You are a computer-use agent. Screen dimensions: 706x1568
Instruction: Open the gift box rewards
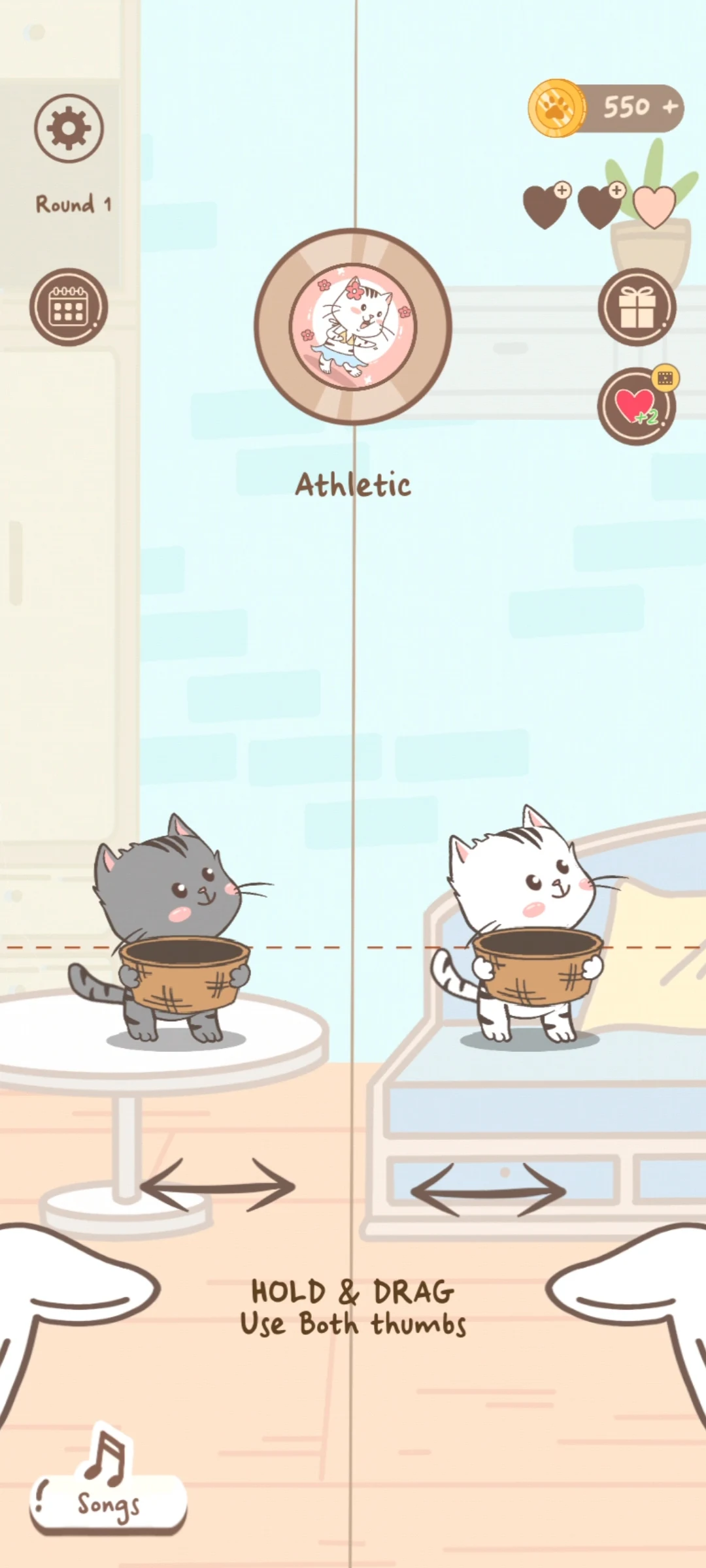[636, 307]
